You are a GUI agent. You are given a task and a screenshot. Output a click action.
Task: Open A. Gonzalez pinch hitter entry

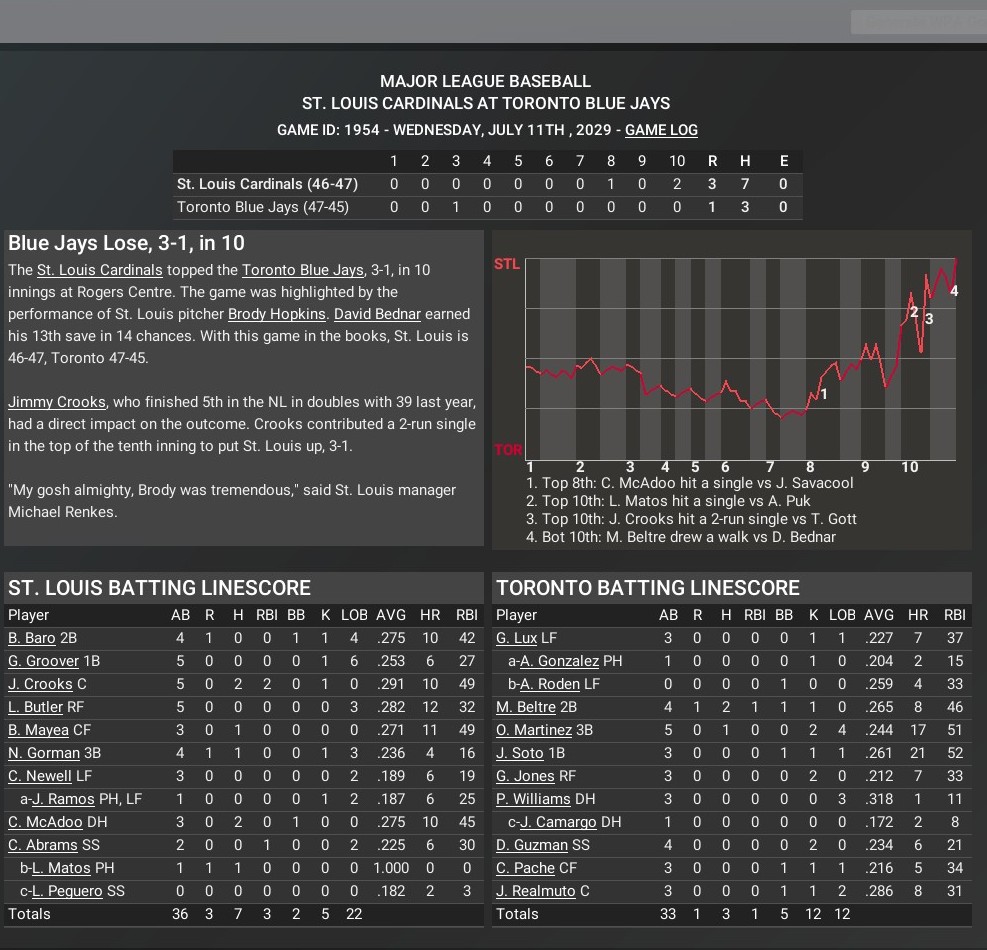(x=560, y=661)
